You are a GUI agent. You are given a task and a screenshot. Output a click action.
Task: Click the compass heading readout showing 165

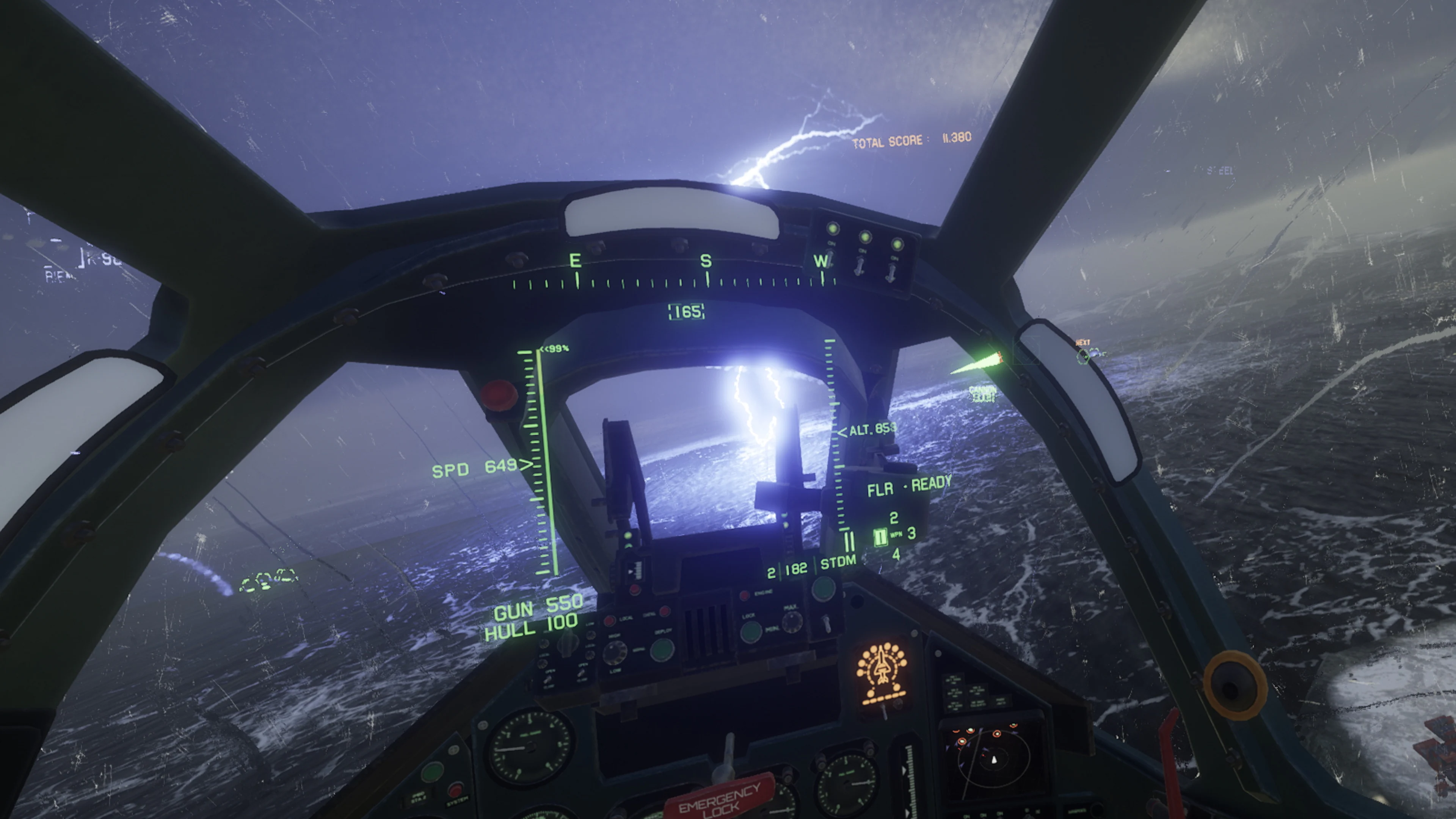pos(686,311)
